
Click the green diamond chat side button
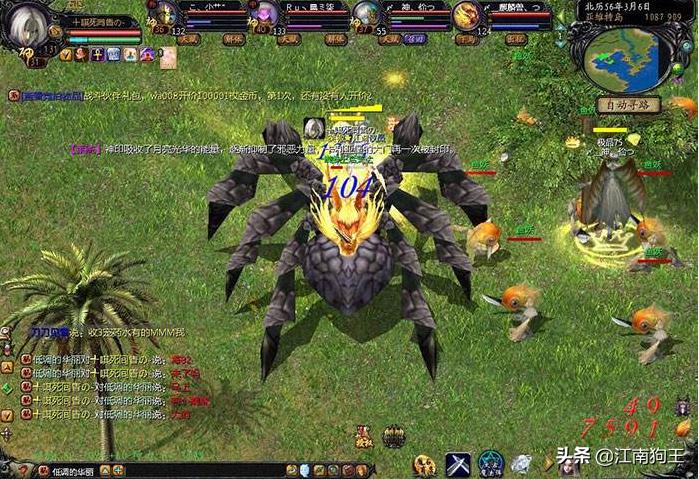(x=7, y=388)
